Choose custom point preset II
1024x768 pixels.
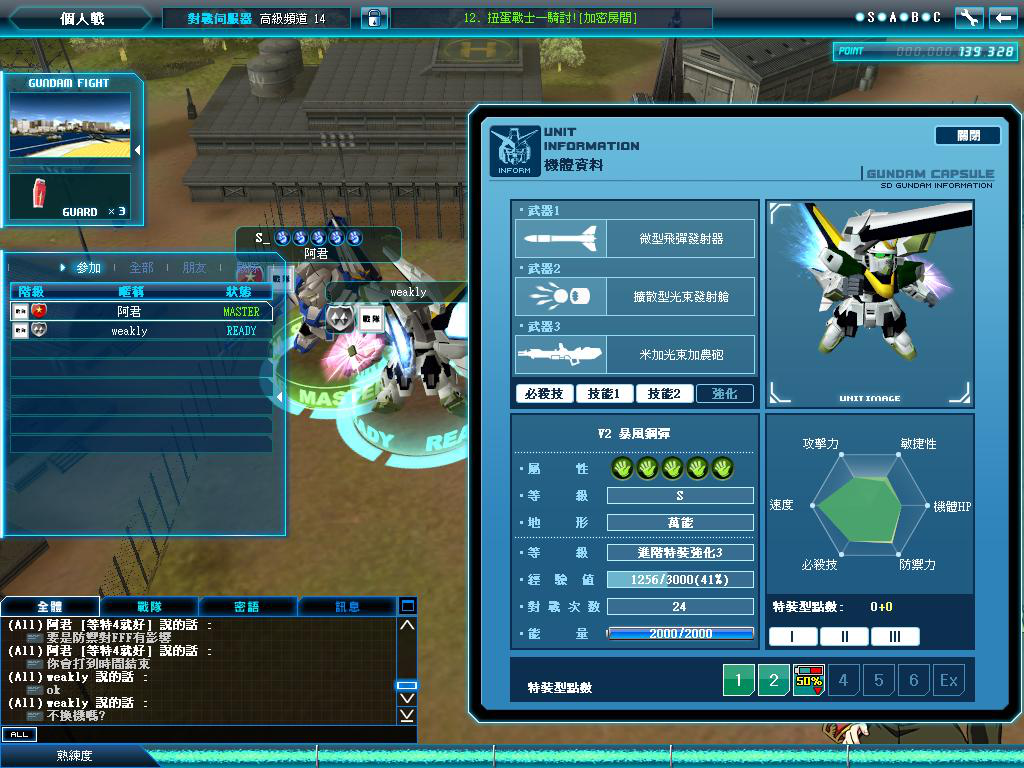[x=844, y=637]
